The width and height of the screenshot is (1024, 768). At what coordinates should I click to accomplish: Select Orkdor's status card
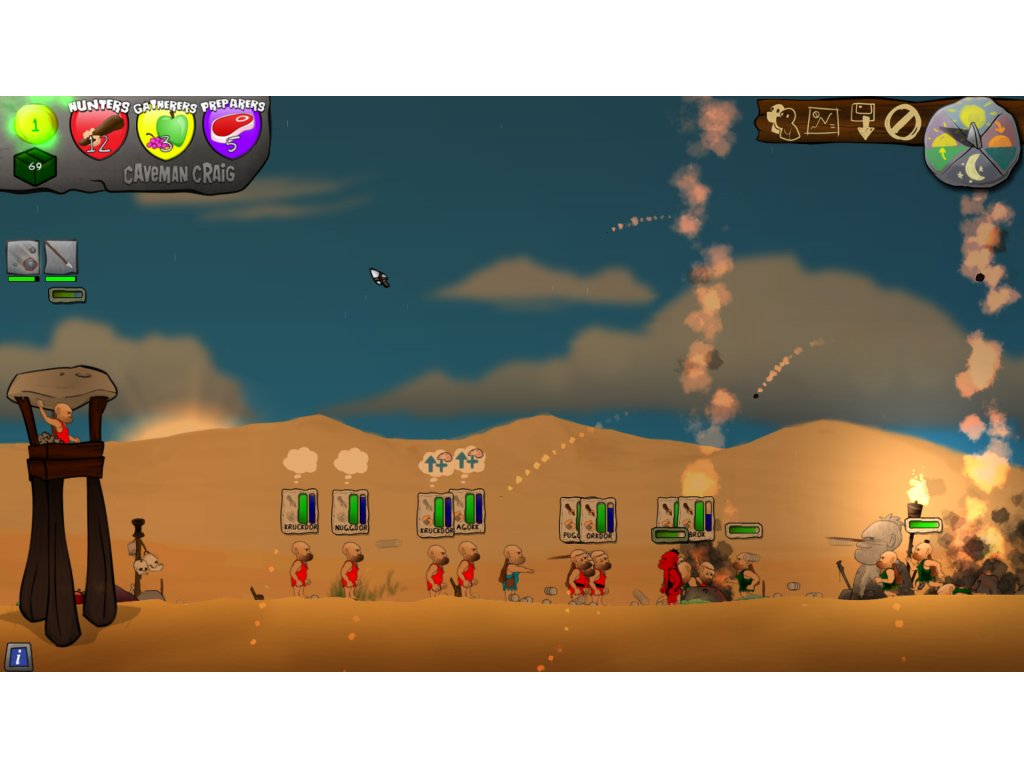(x=600, y=520)
